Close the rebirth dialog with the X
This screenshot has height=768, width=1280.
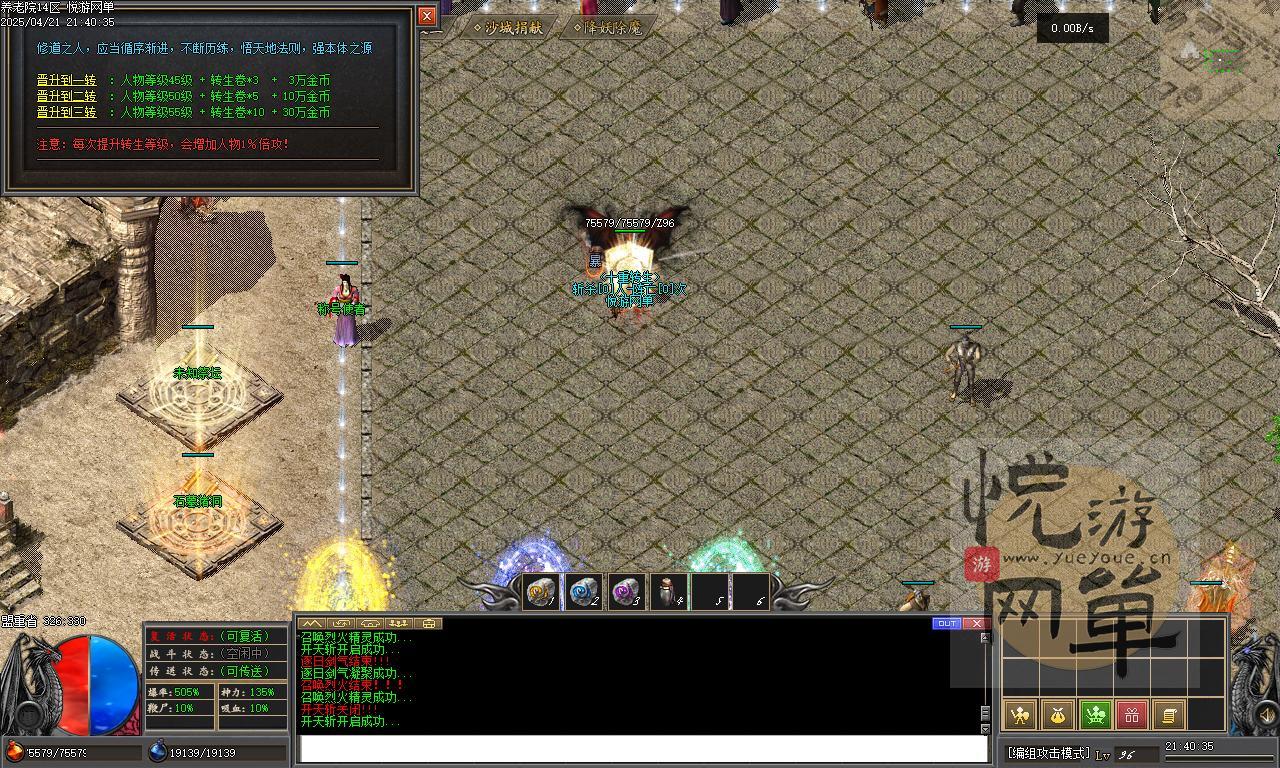pyautogui.click(x=427, y=16)
